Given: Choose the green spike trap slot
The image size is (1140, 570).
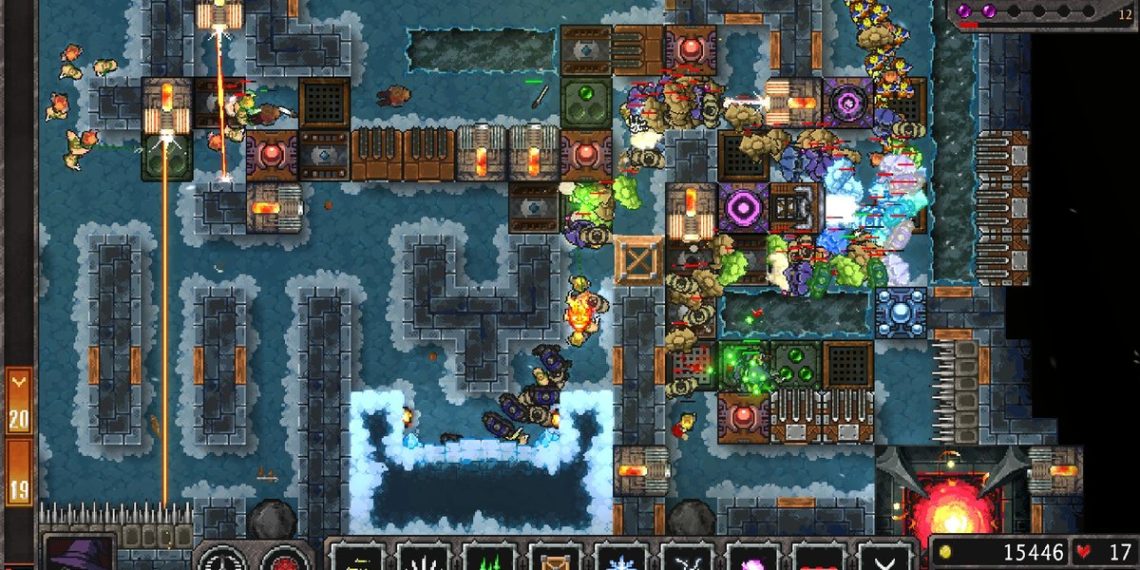Looking at the screenshot, I should [489, 556].
